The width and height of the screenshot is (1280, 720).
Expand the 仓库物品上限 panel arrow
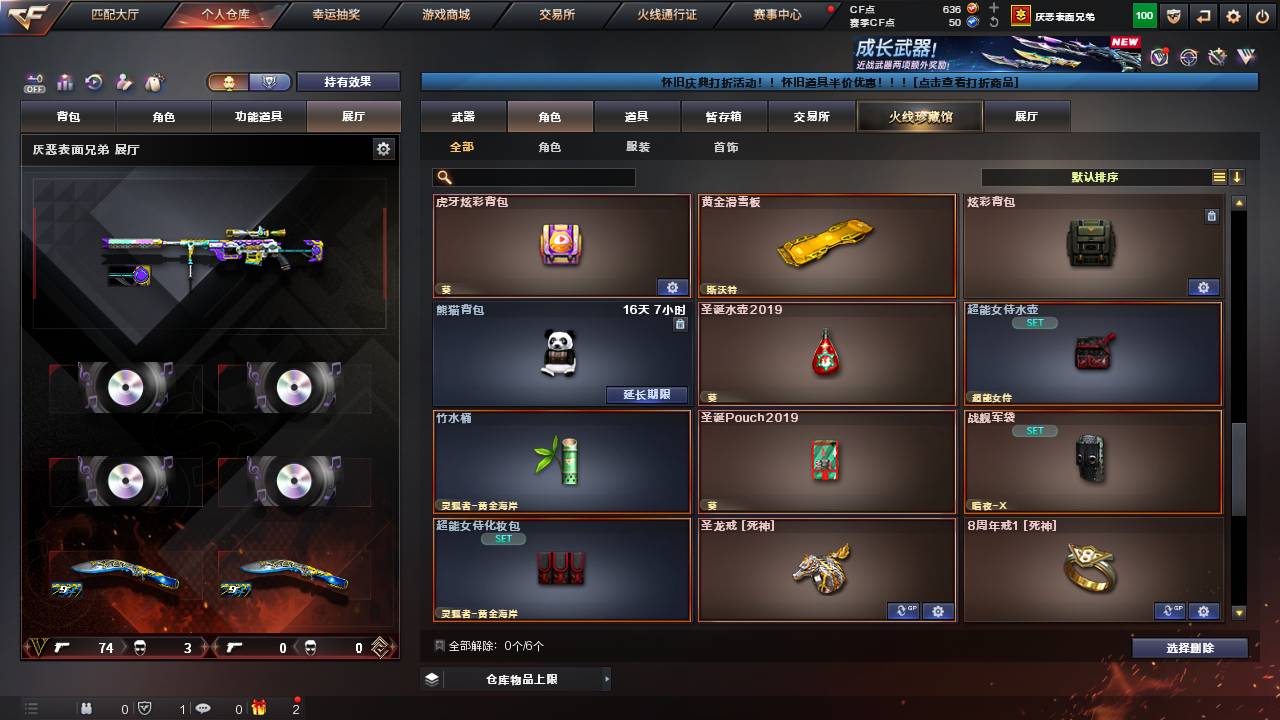606,677
